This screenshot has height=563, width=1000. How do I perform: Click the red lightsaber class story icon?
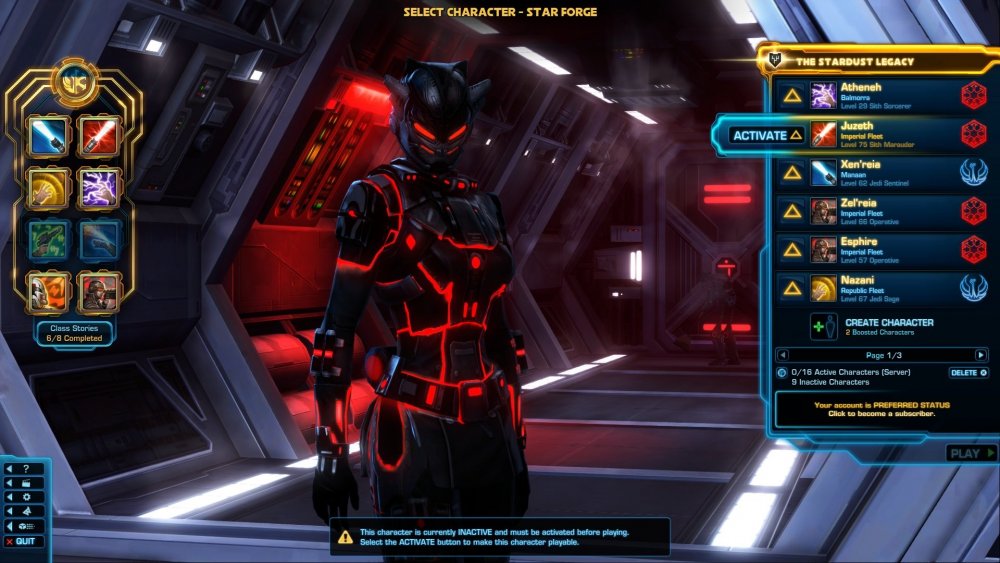[x=100, y=135]
